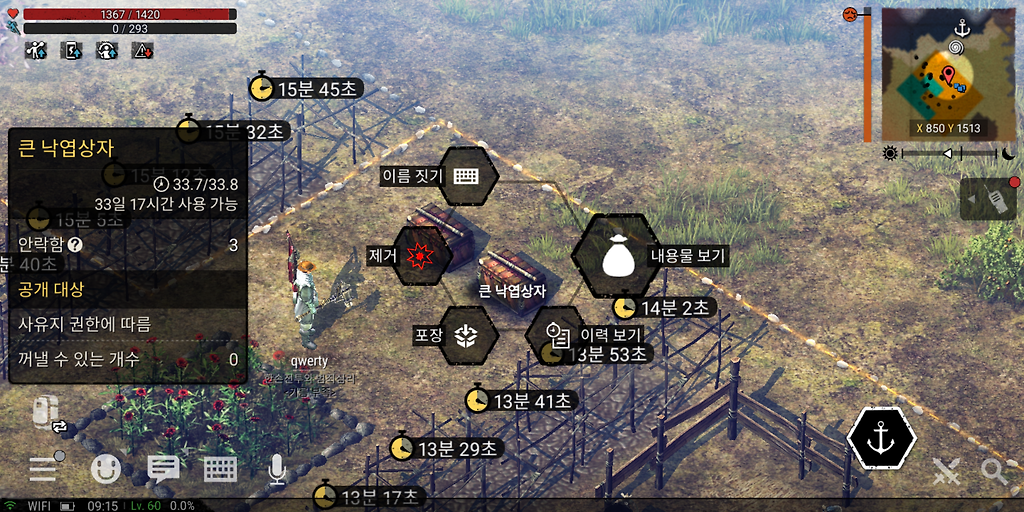This screenshot has width=1024, height=512.
Task: Tap the backpack swap icon
Action: [48, 414]
